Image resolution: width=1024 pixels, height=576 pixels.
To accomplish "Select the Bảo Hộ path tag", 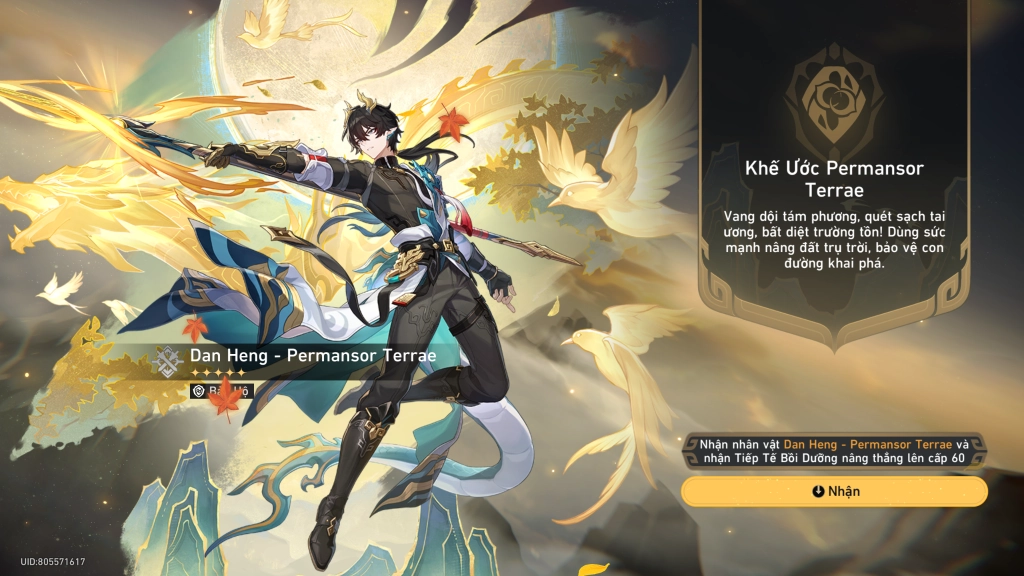I will (222, 391).
